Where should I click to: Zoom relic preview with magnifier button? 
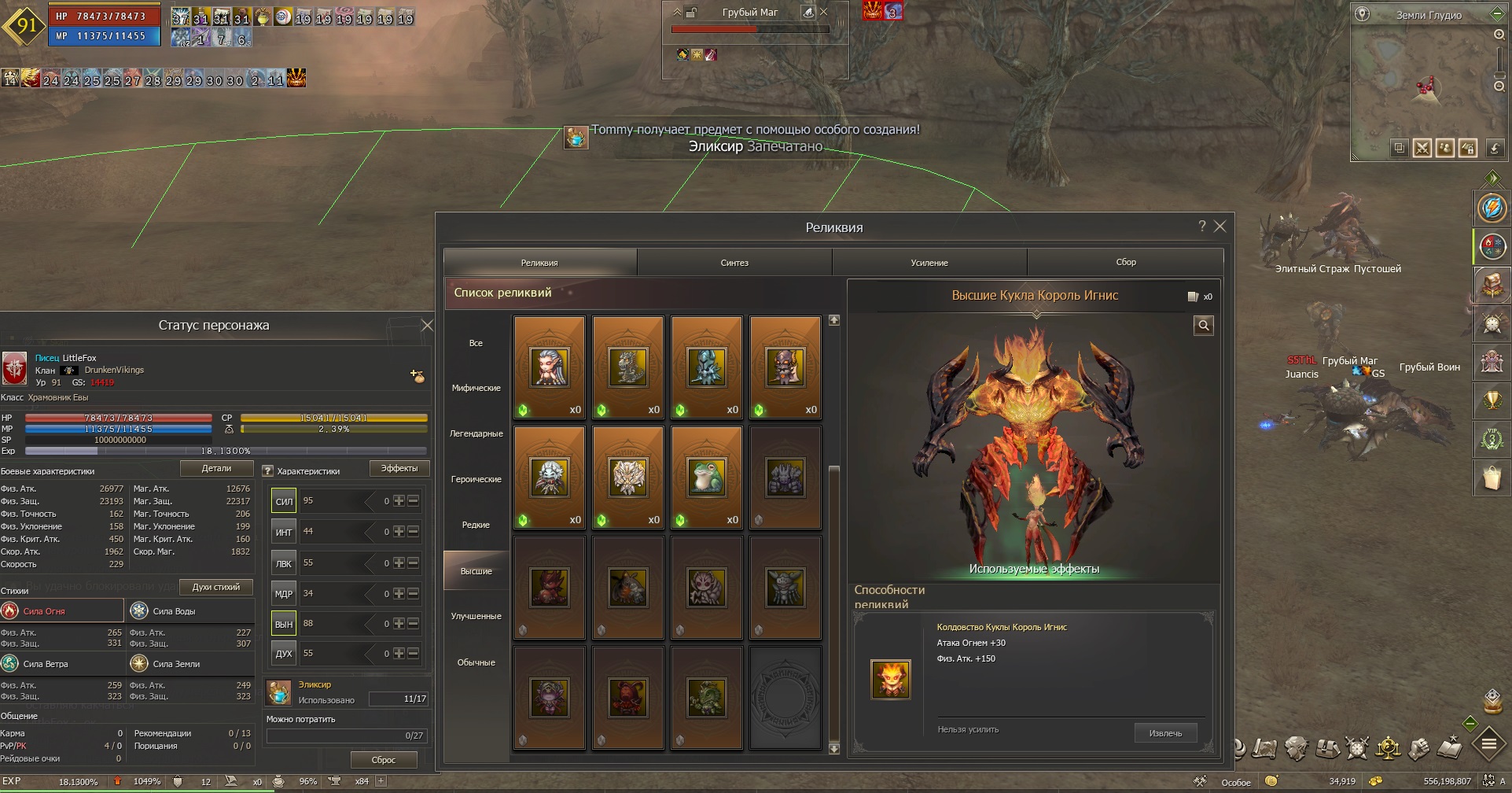click(1204, 326)
